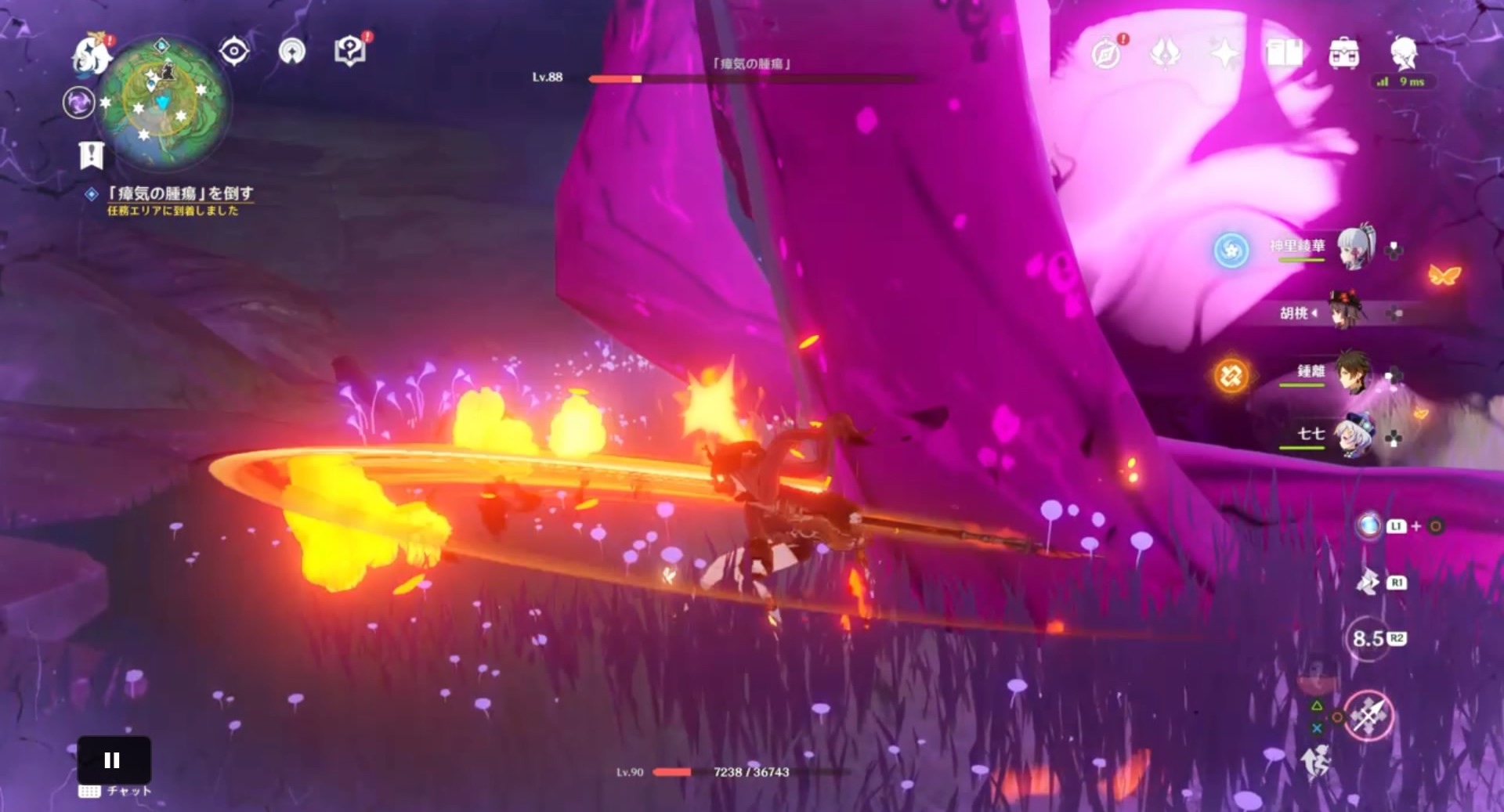Open the inventory backpack icon
Image resolution: width=1504 pixels, height=812 pixels.
click(1346, 54)
